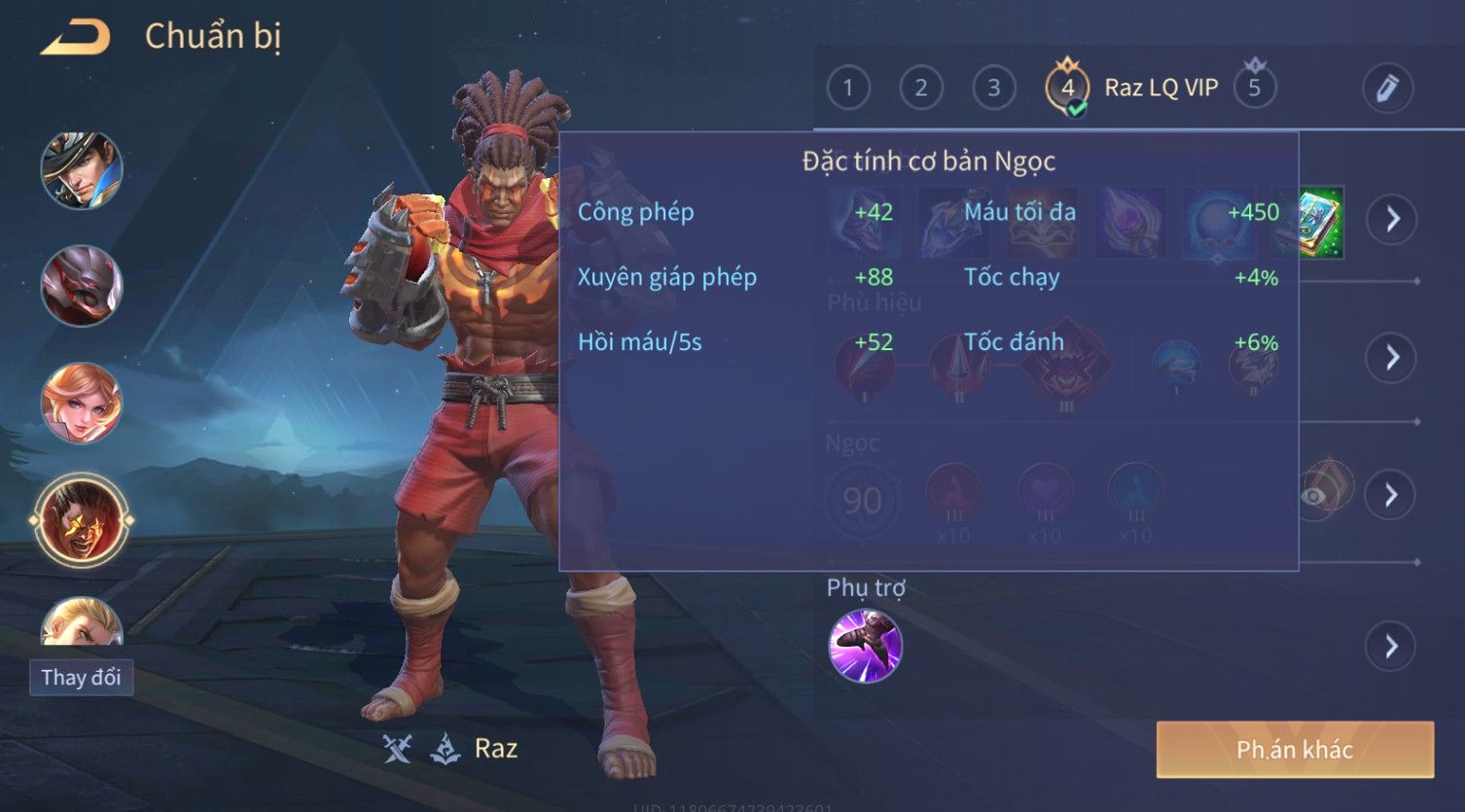This screenshot has height=812, width=1465.
Task: Select the Phụ trợ boot spell icon
Action: click(865, 646)
